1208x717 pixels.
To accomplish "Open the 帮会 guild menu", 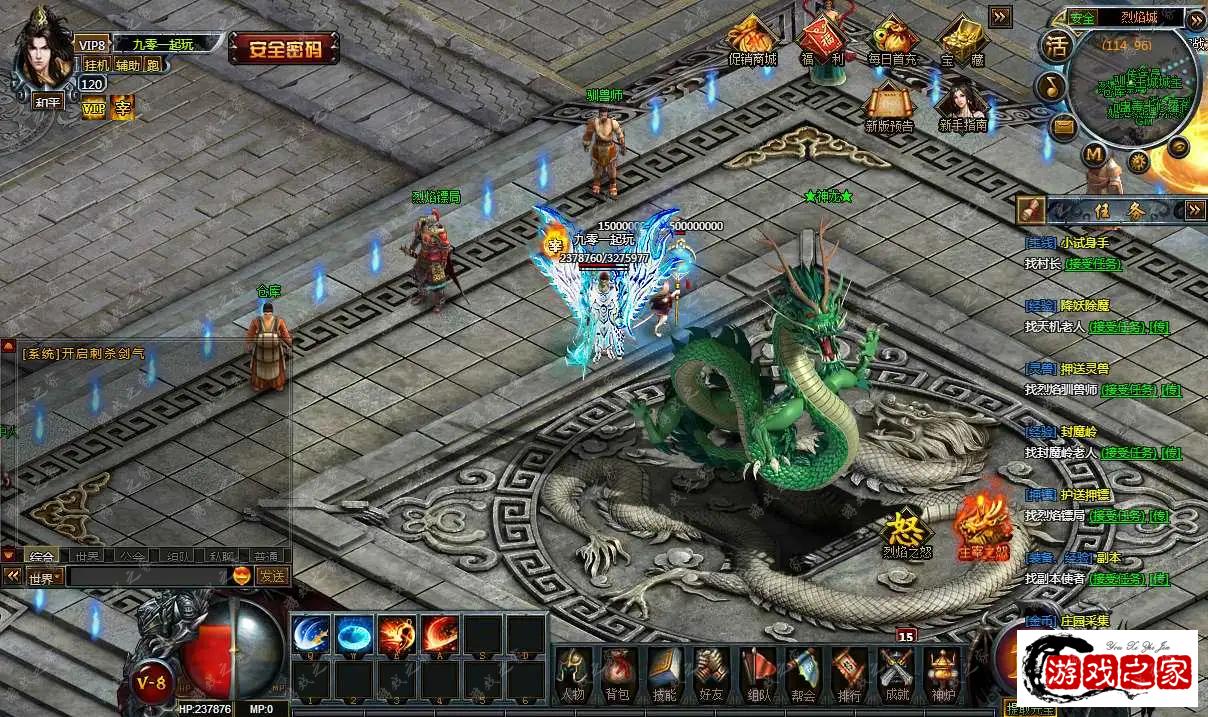I will point(803,672).
